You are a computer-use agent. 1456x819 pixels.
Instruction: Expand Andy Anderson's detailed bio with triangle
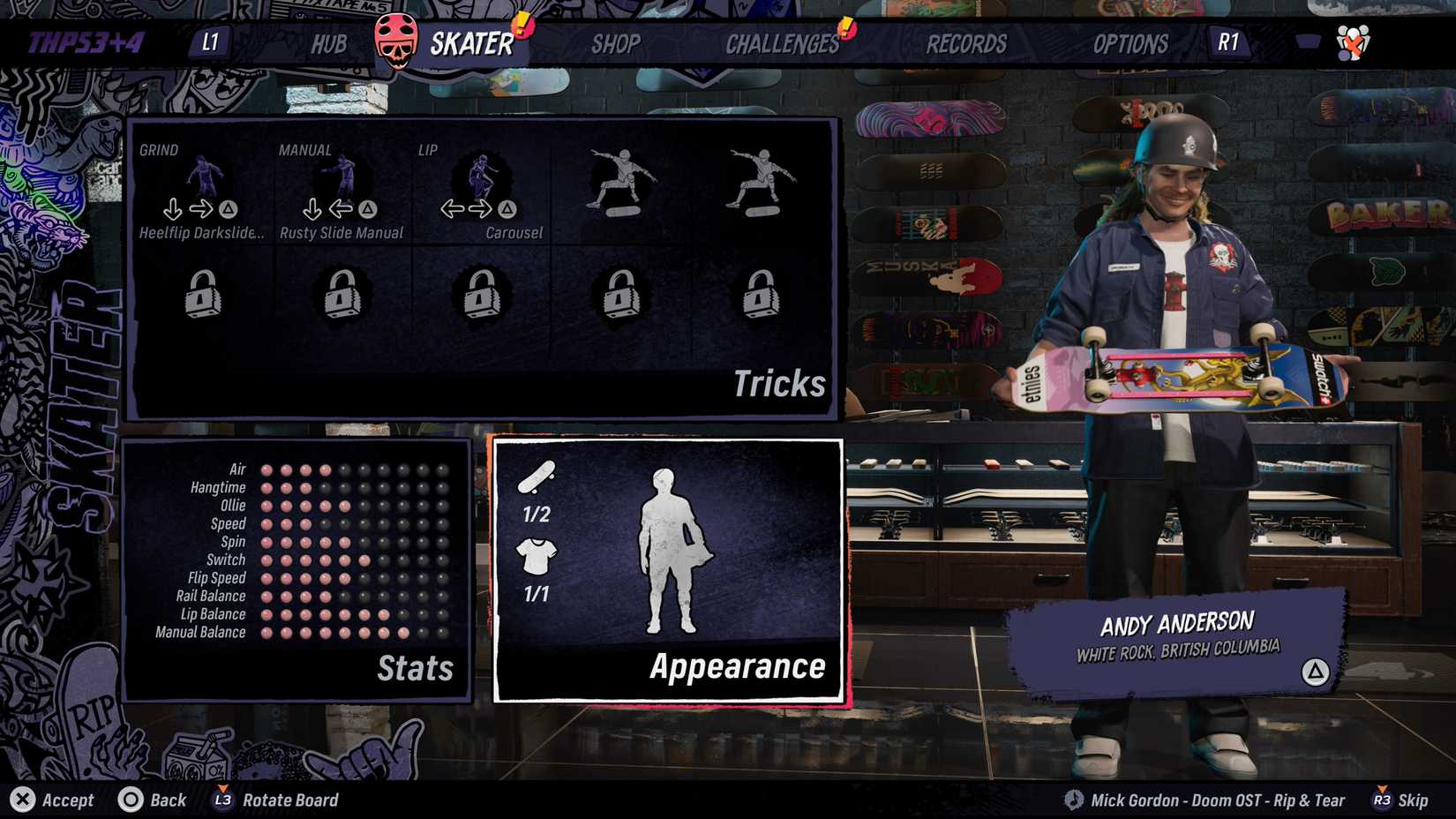pyautogui.click(x=1314, y=671)
